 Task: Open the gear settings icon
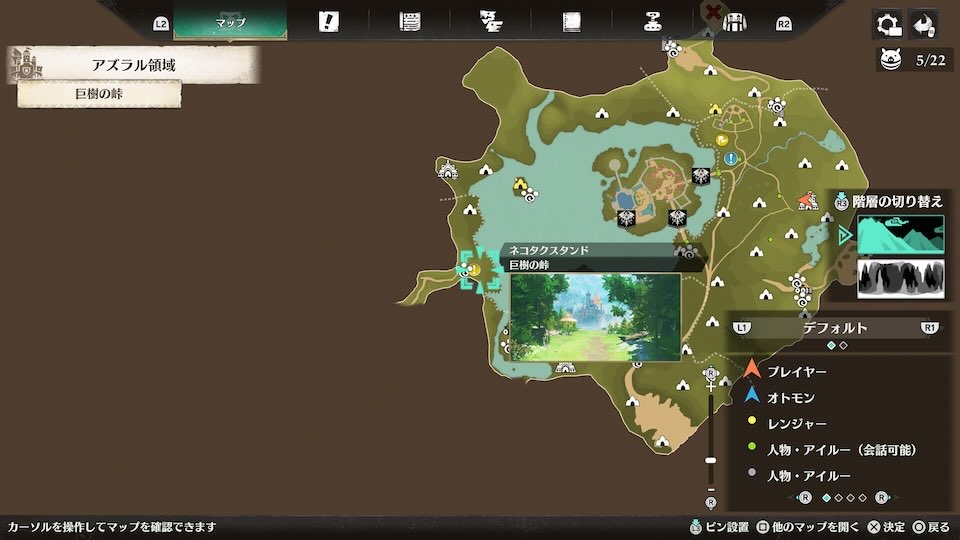click(885, 24)
